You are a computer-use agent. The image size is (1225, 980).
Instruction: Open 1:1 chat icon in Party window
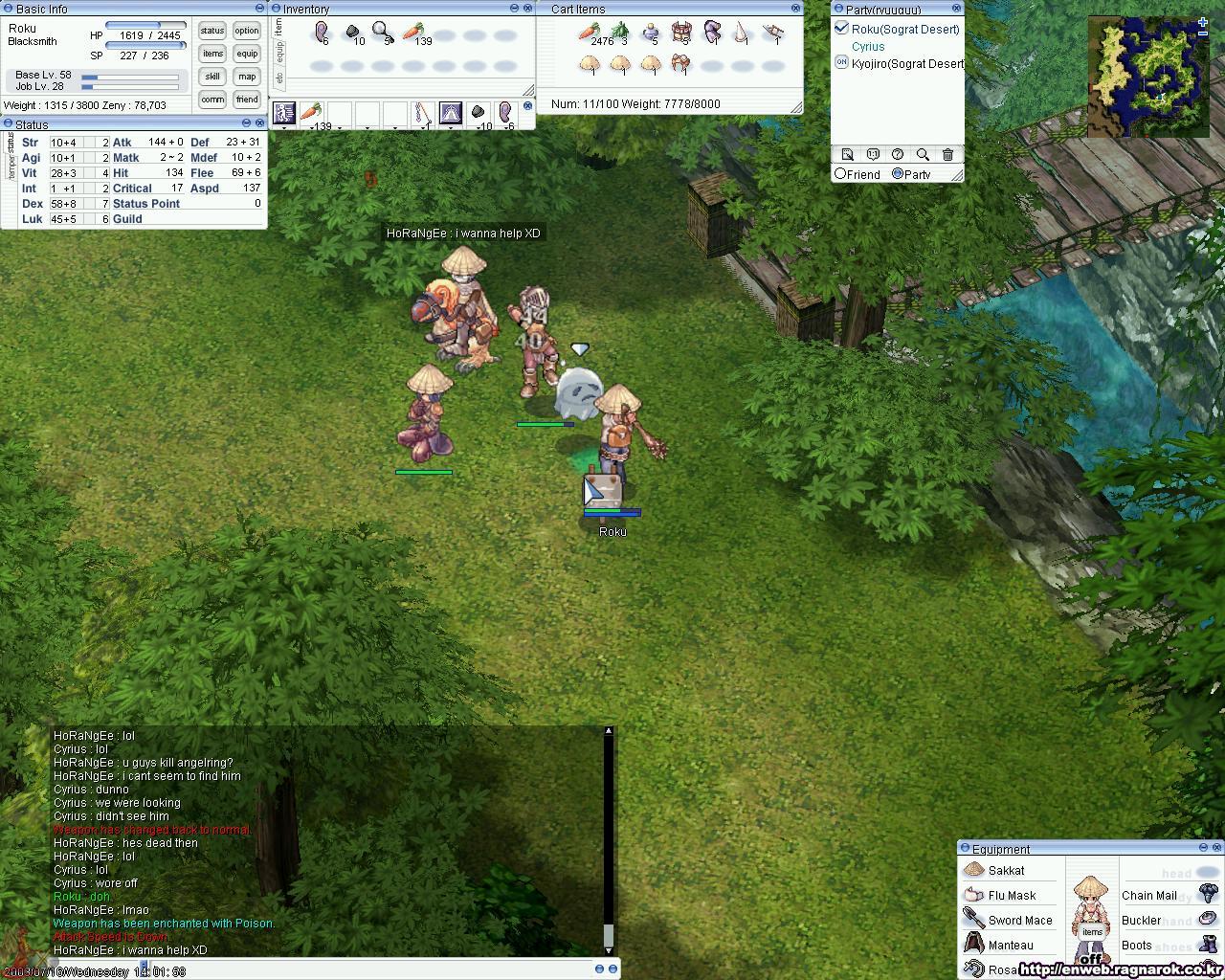pos(873,154)
